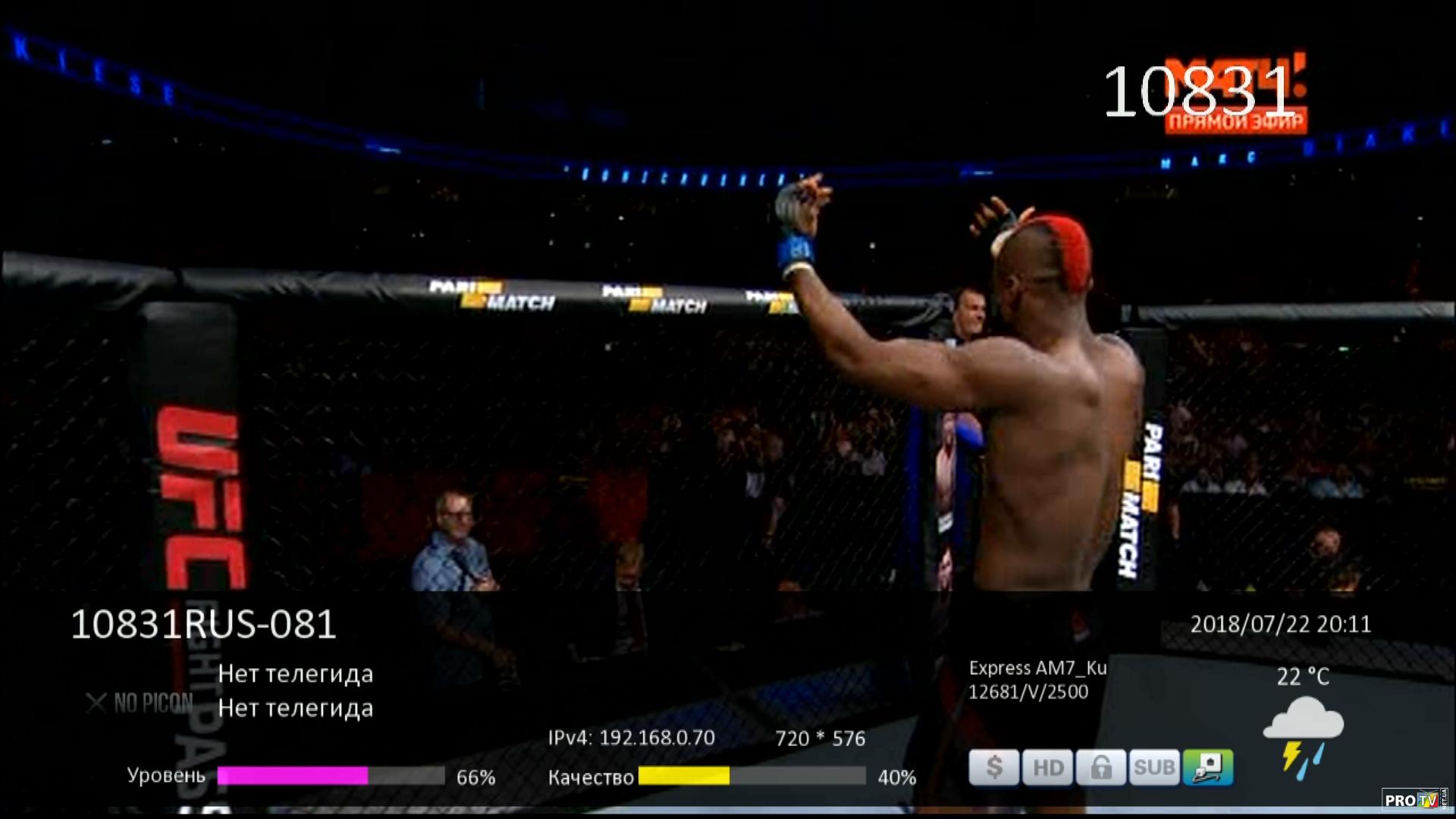1456x819 pixels.
Task: Open the green picture icon
Action: pos(1207,767)
